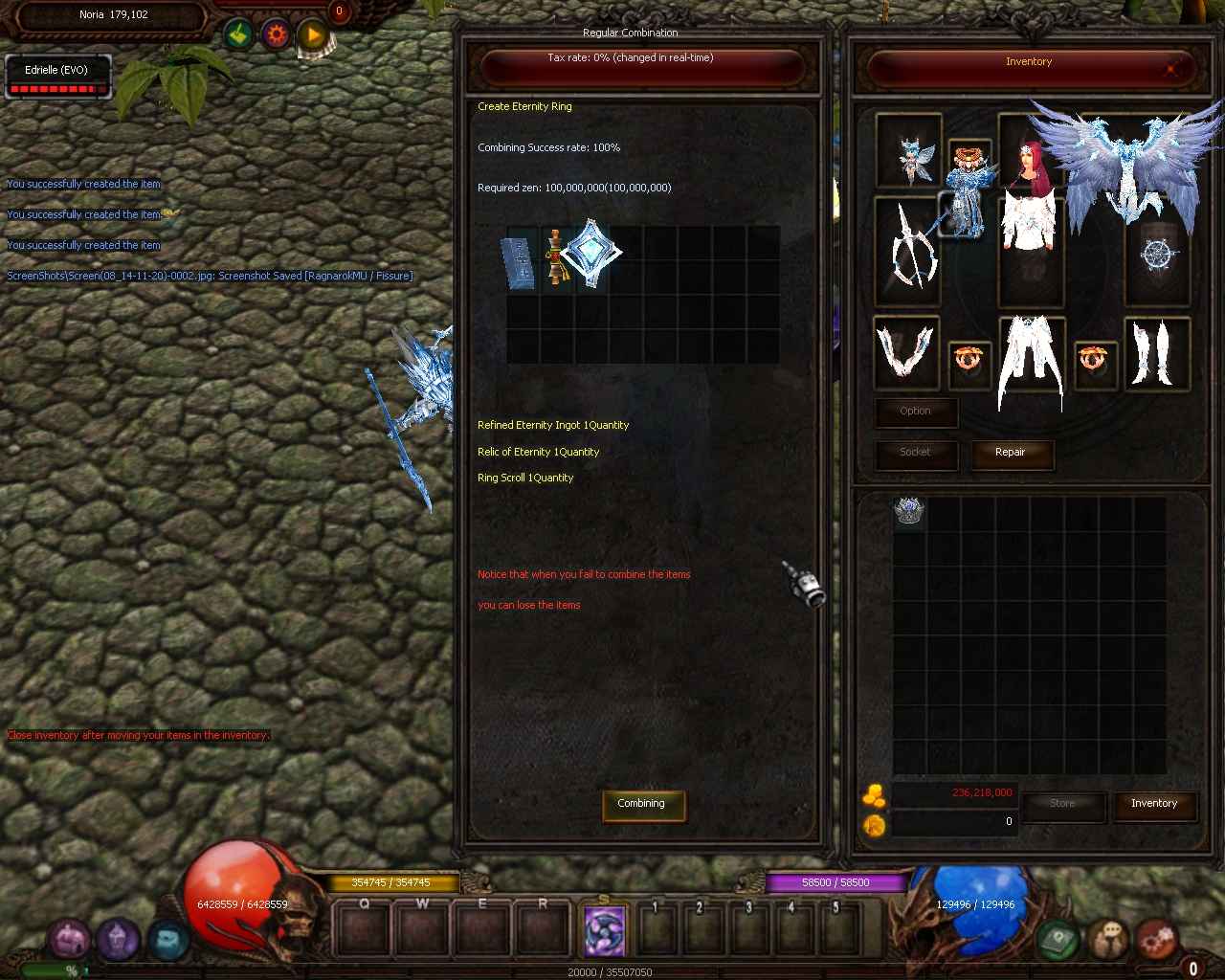The image size is (1225, 980).
Task: Select the equipped white boots slot
Action: pos(1157,353)
